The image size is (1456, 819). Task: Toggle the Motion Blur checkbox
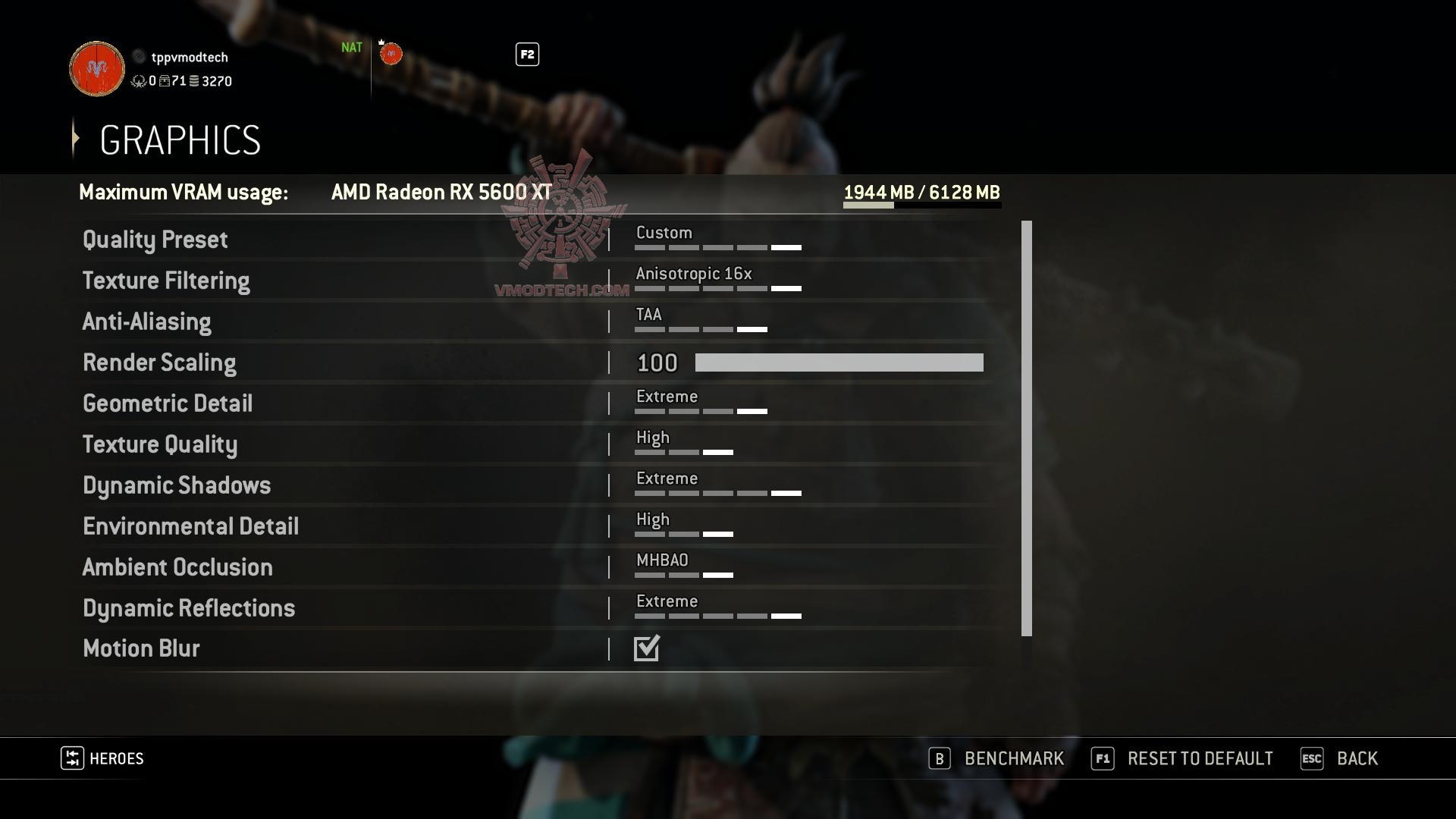(x=647, y=648)
